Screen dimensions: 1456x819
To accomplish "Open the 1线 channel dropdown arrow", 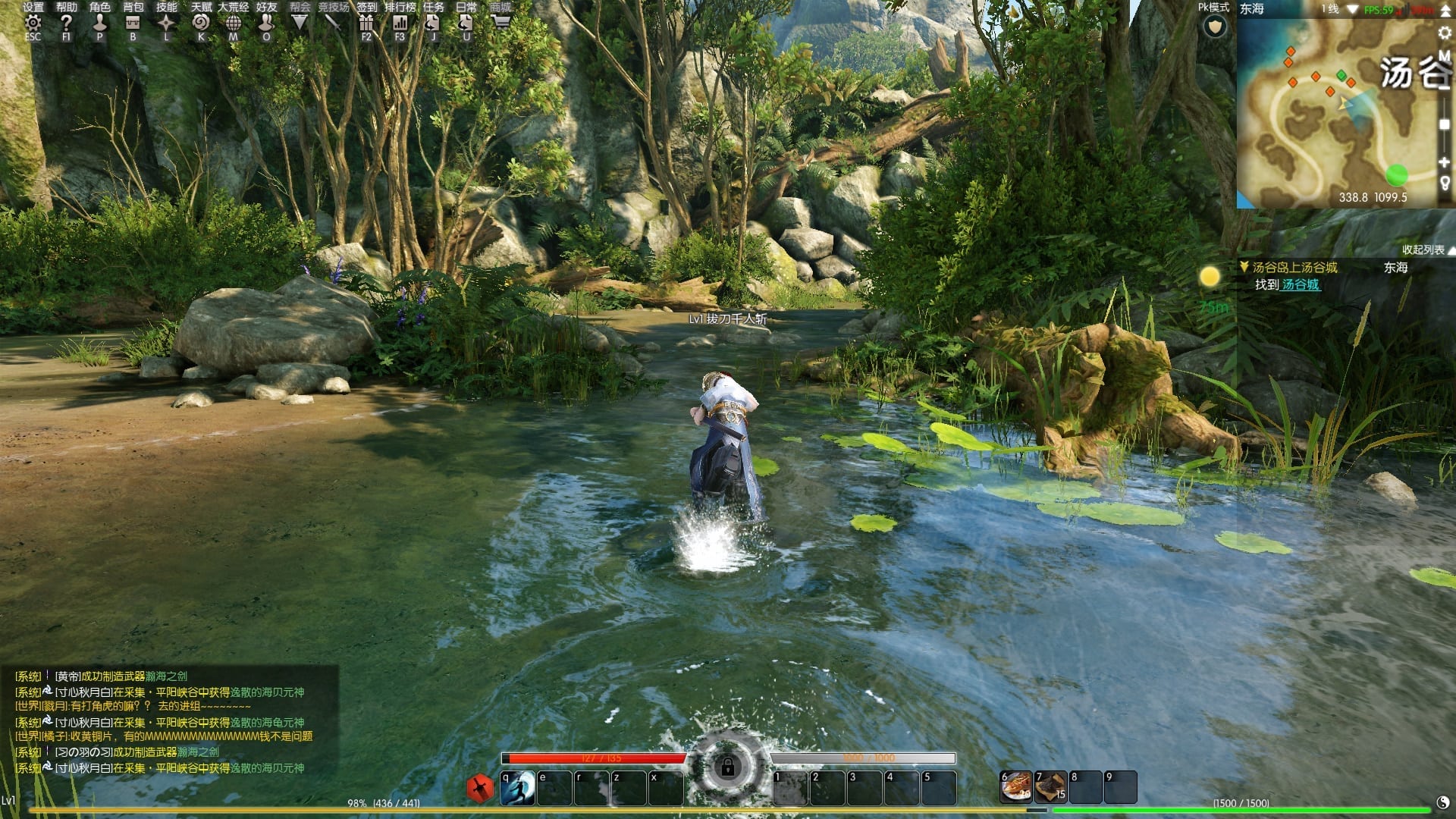I will click(x=1352, y=10).
